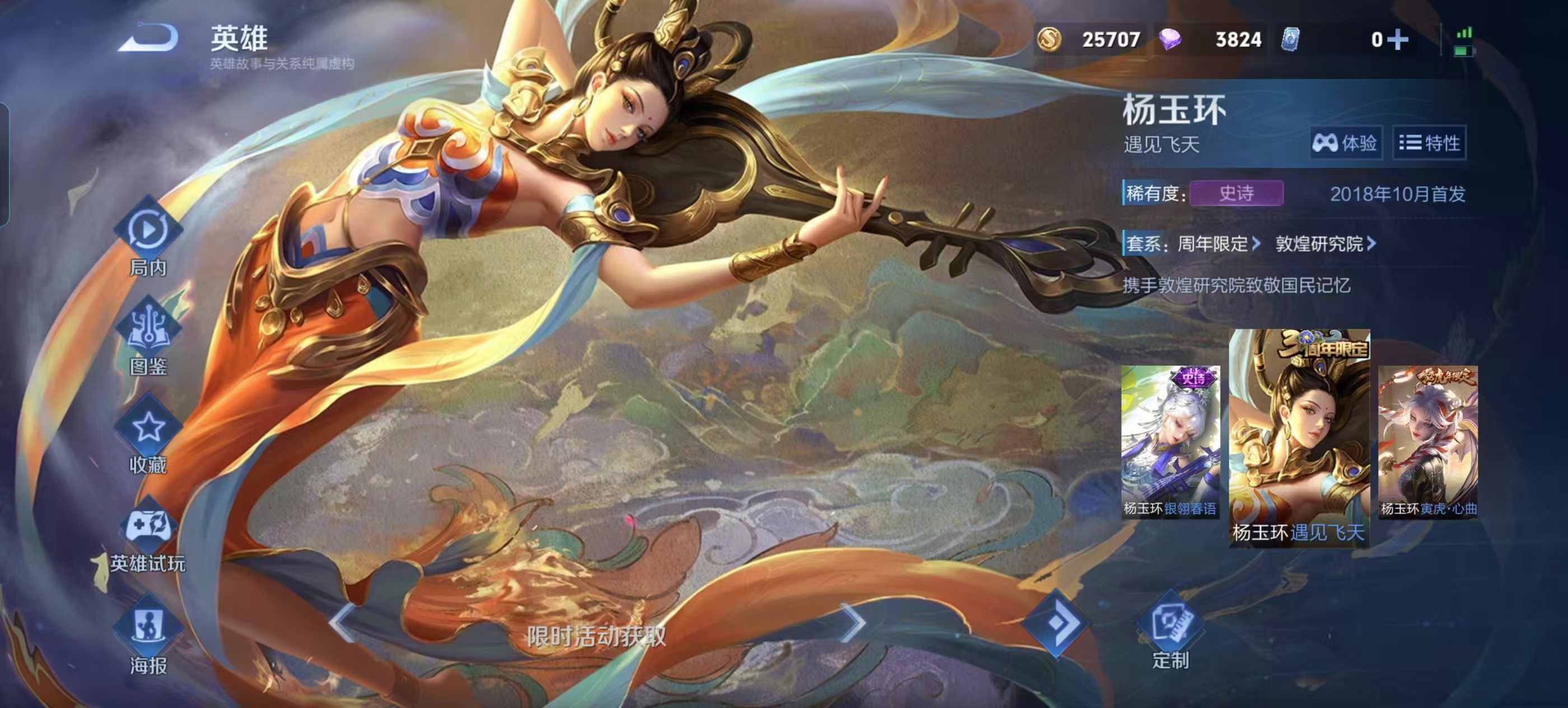This screenshot has height=708, width=1568.
Task: Open the 特性 features list
Action: [1429, 143]
